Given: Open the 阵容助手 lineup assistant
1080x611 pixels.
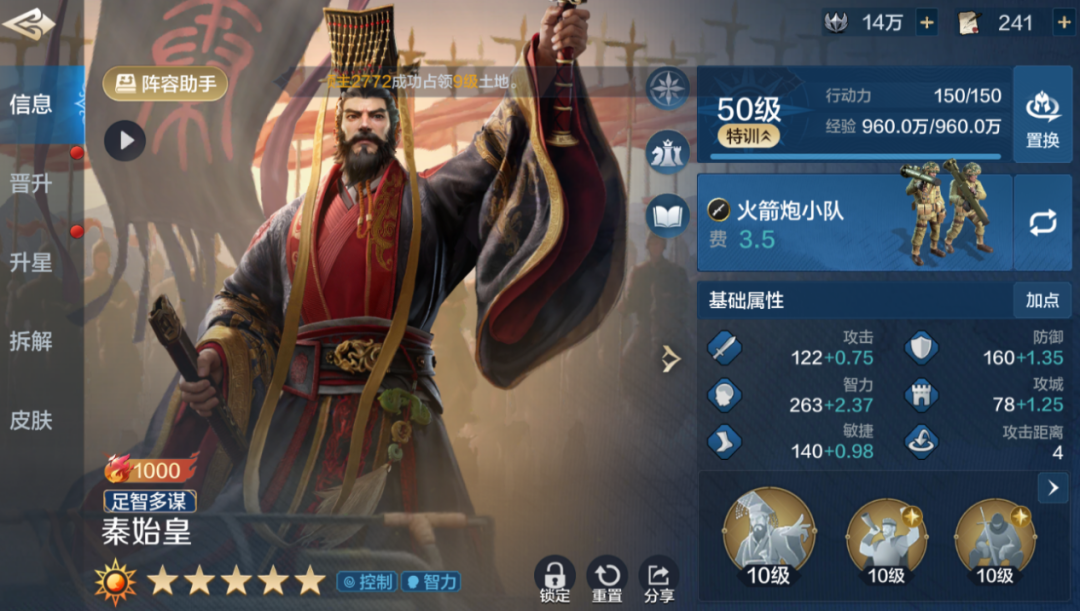Looking at the screenshot, I should point(165,84).
